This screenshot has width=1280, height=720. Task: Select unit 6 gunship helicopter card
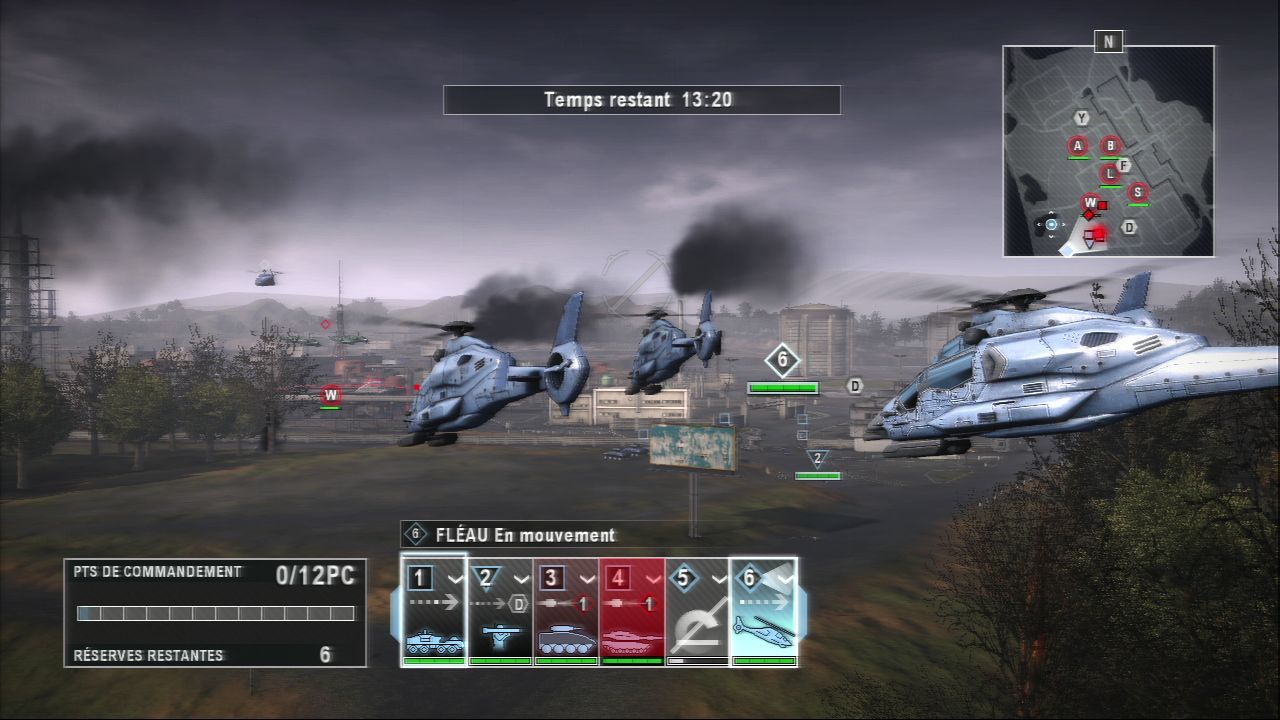tap(764, 610)
